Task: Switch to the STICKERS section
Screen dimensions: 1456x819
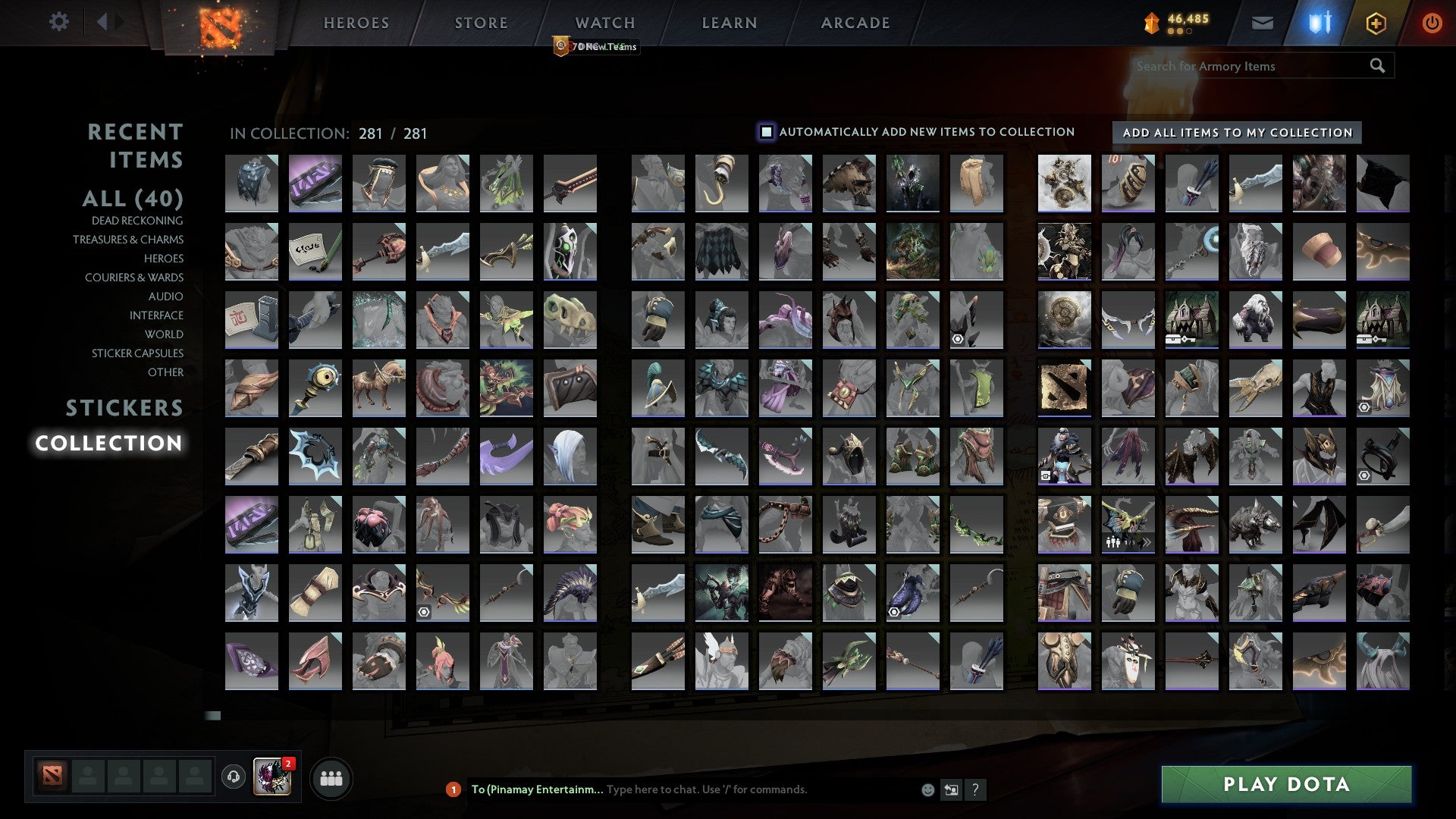Action: pos(124,408)
